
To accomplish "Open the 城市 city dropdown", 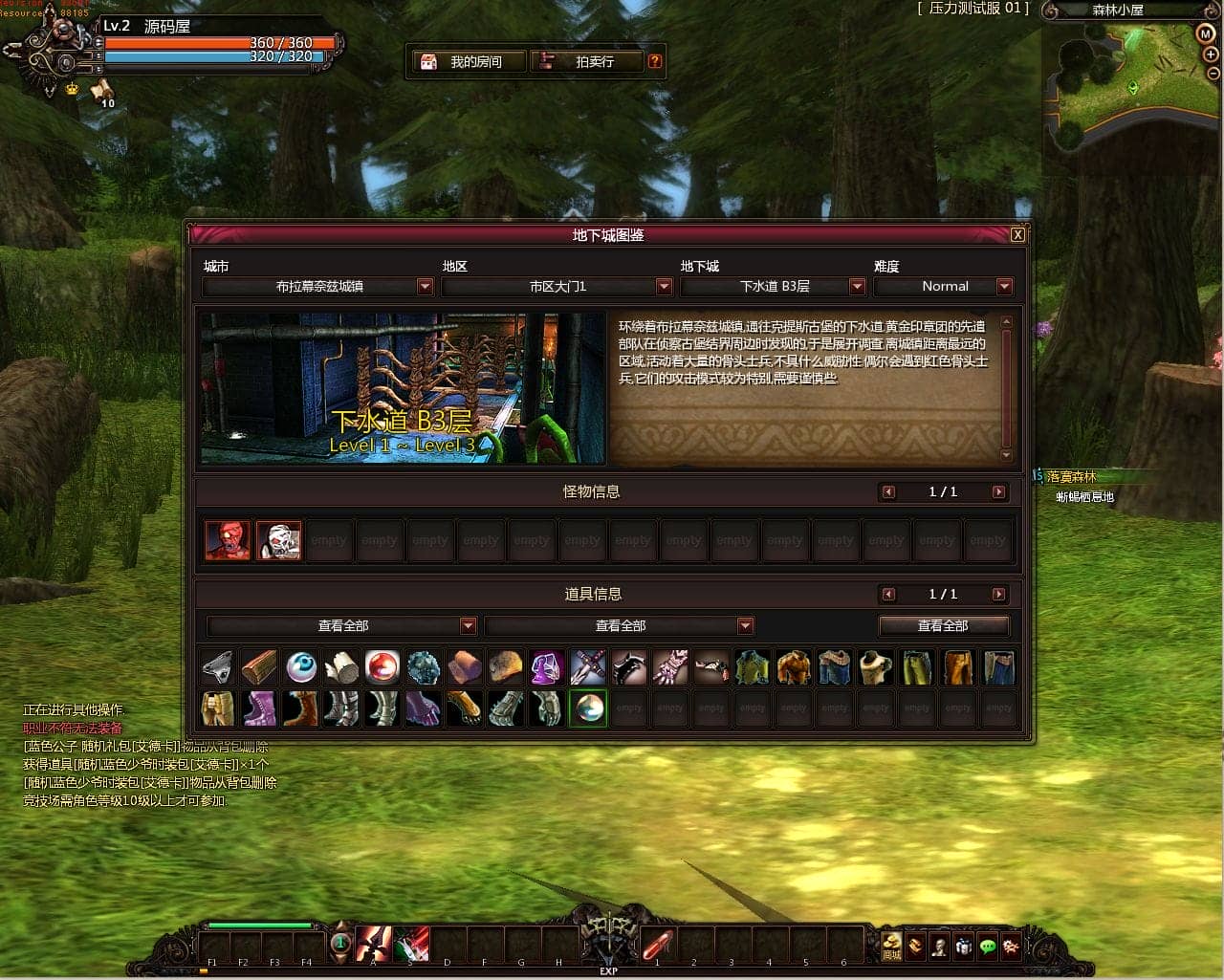I will click(425, 287).
